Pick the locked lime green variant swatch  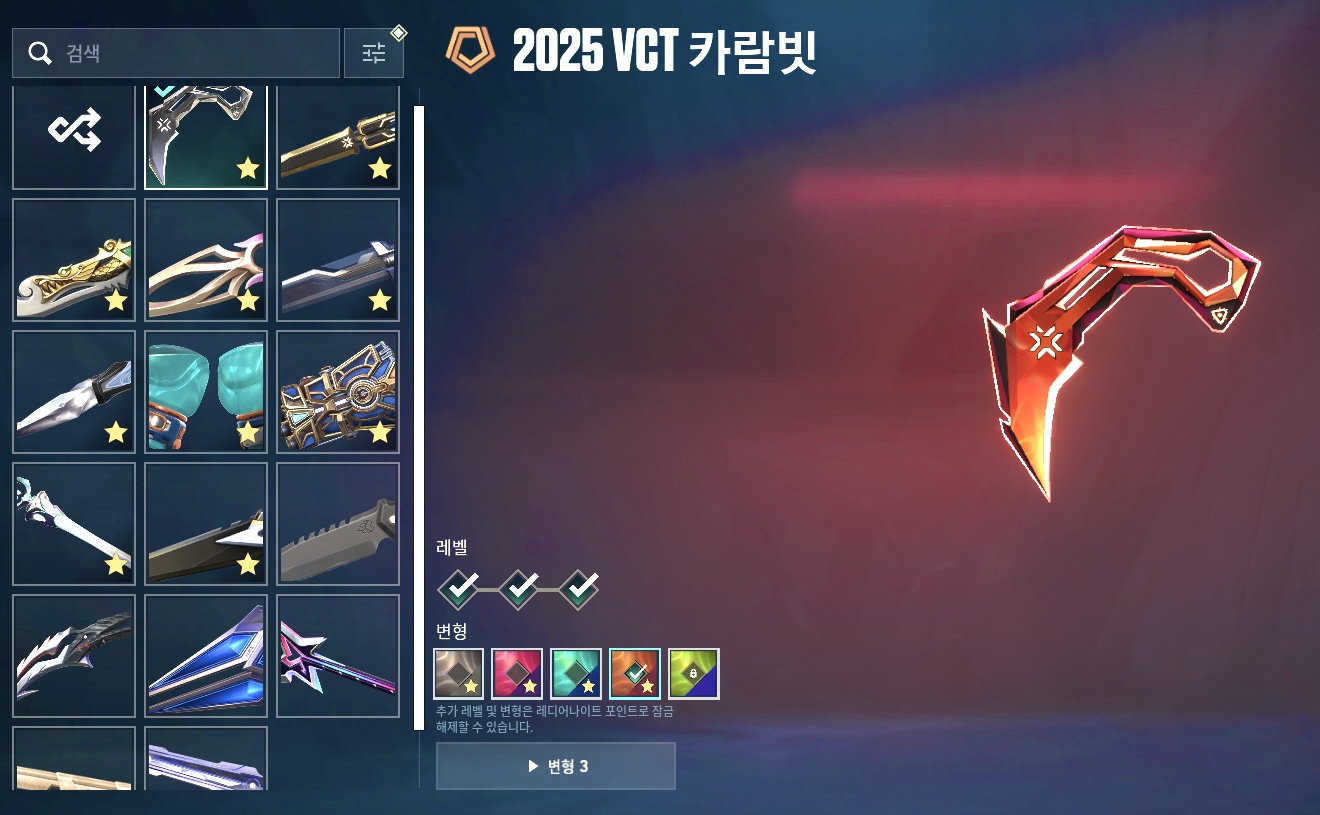coord(694,674)
